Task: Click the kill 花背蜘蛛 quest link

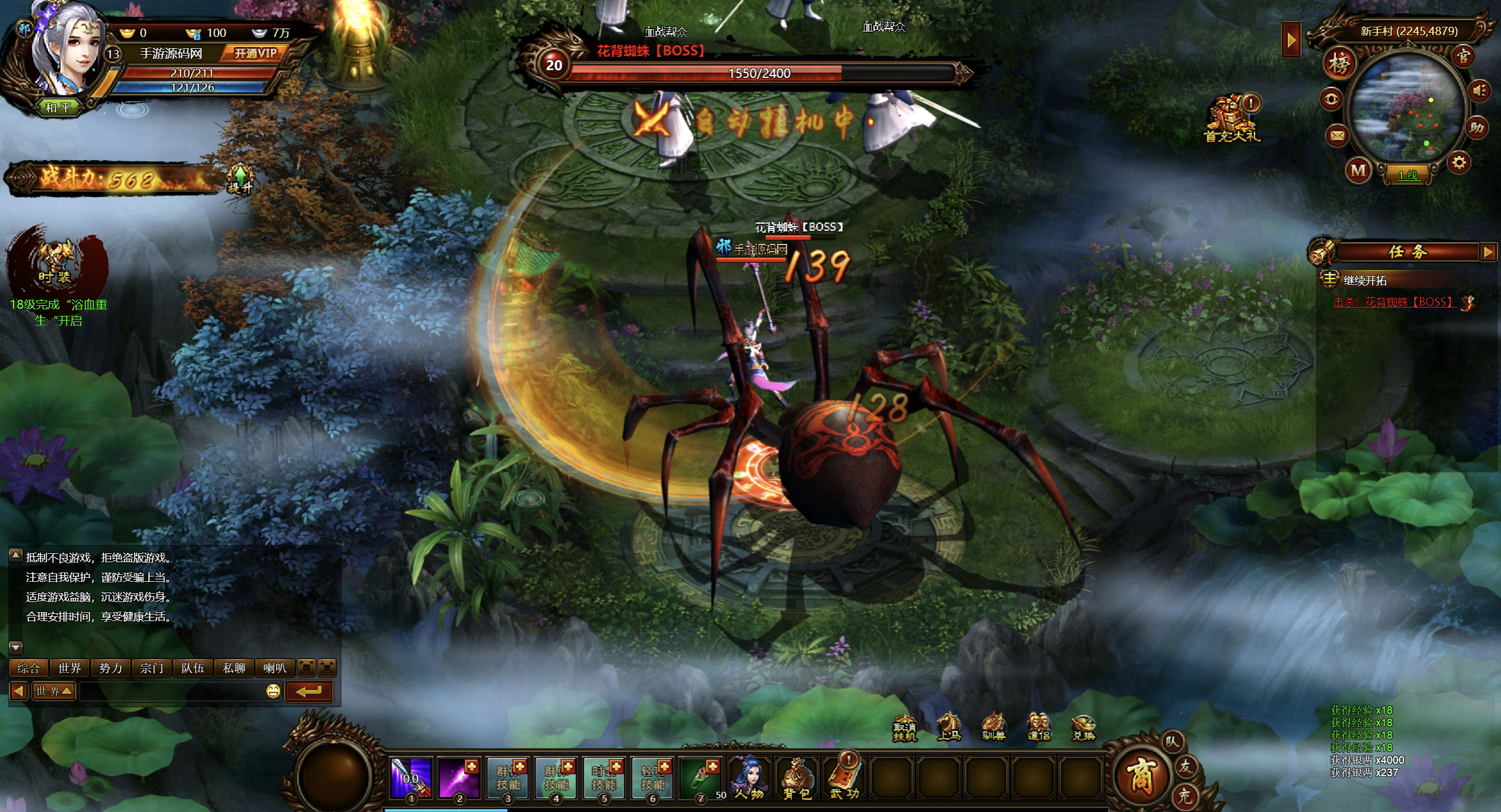Action: click(x=1393, y=302)
